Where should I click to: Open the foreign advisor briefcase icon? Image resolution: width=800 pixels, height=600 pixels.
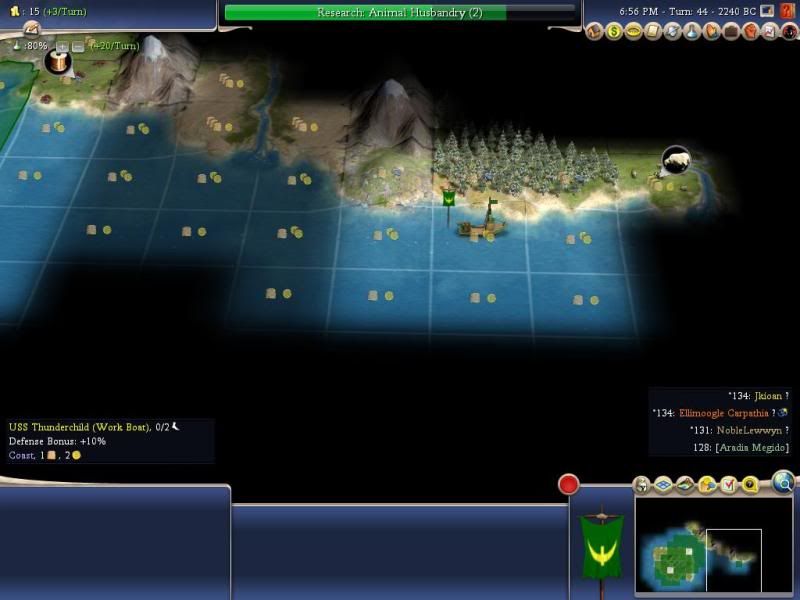click(729, 32)
